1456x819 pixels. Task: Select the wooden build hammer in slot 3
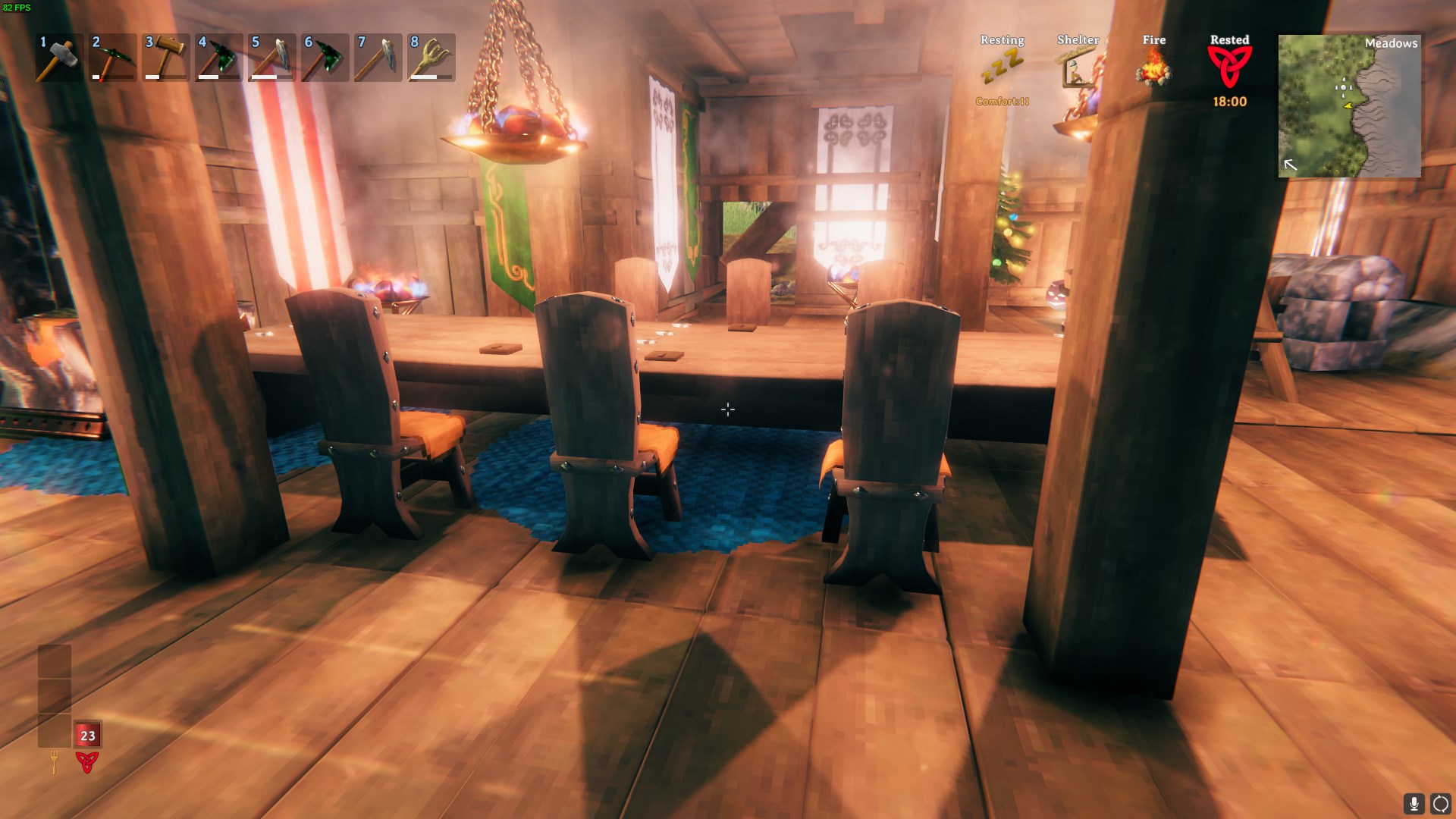pos(166,58)
